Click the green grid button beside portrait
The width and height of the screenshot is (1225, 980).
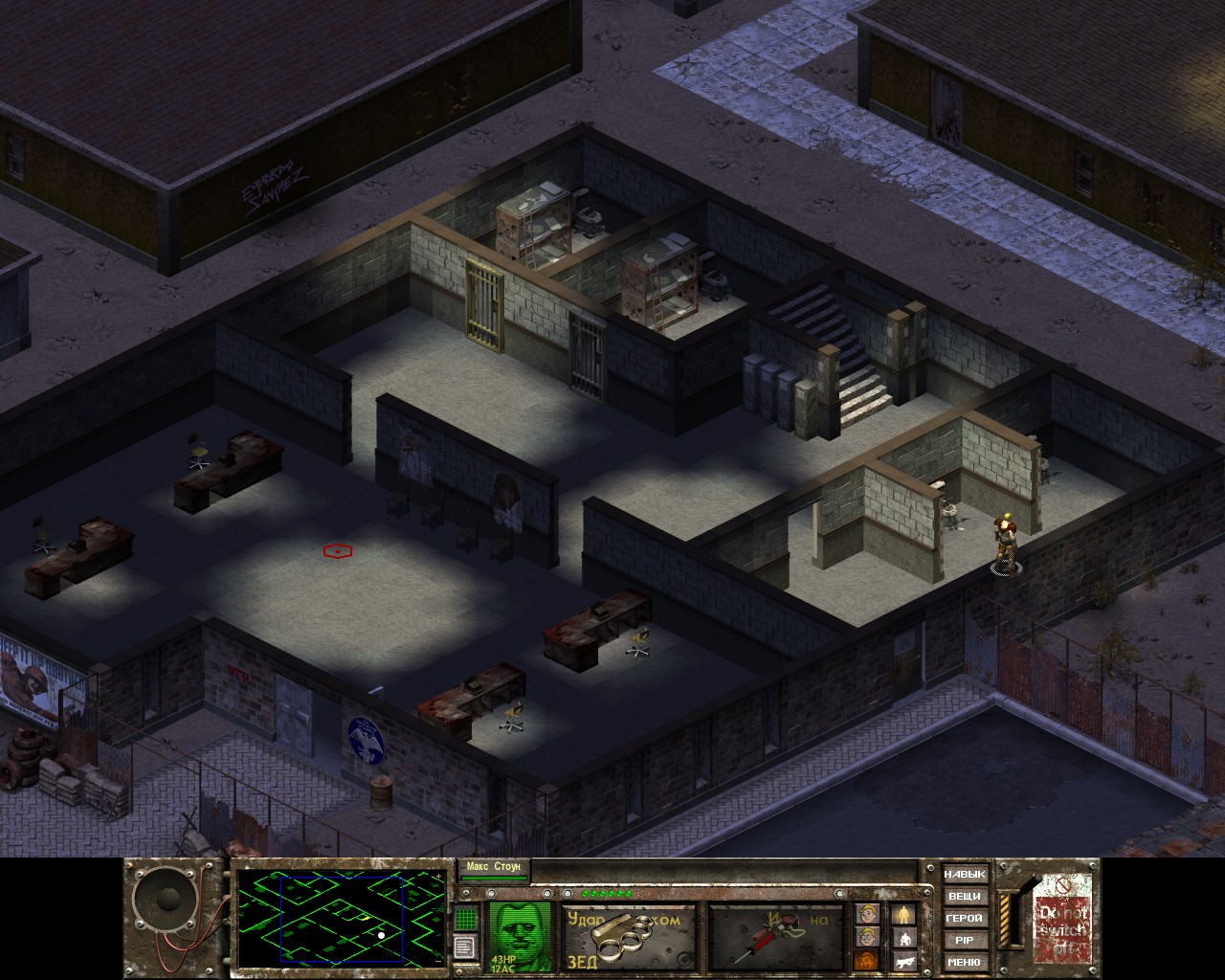point(466,918)
